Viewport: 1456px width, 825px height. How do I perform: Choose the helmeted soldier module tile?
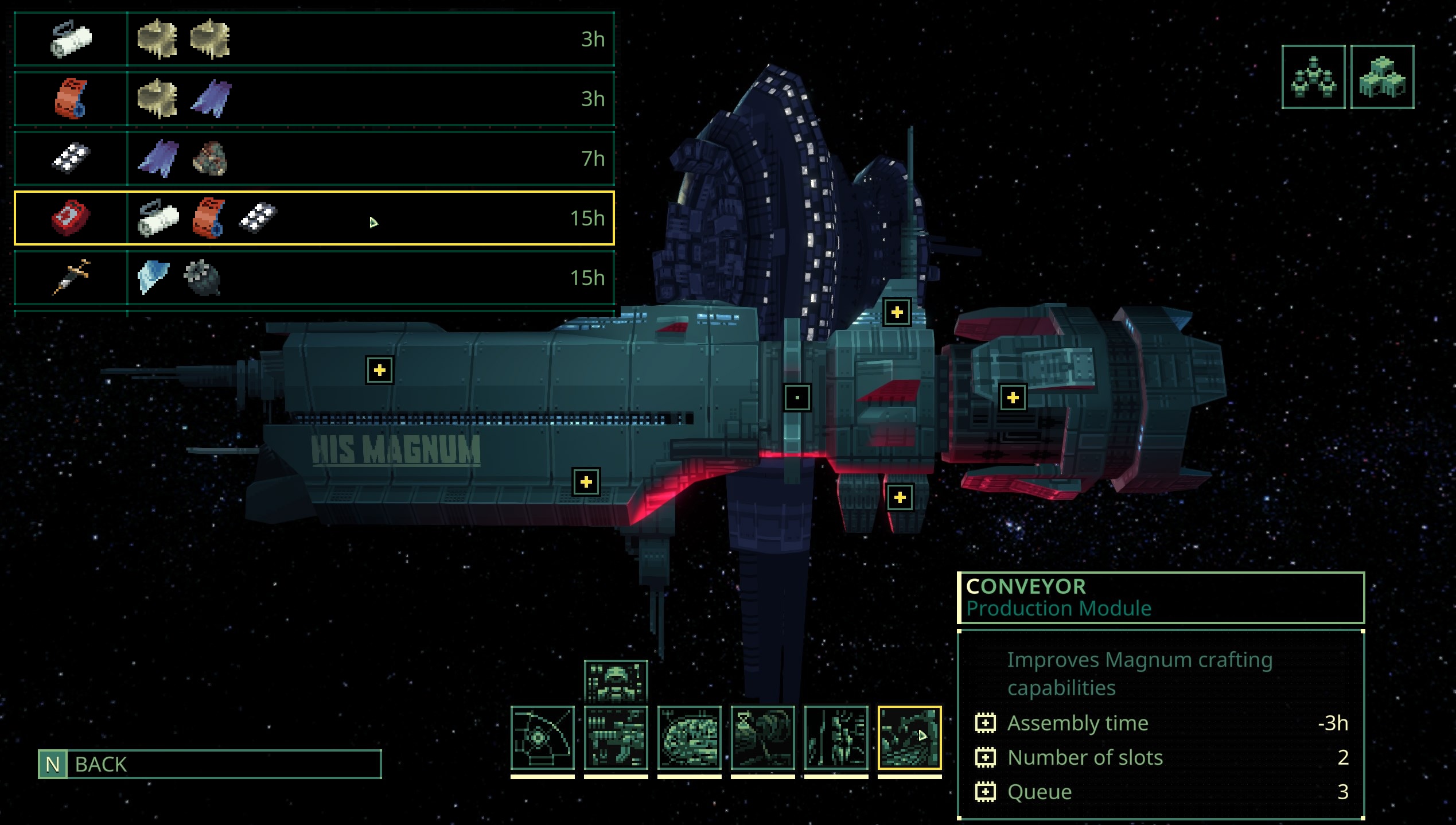(616, 681)
